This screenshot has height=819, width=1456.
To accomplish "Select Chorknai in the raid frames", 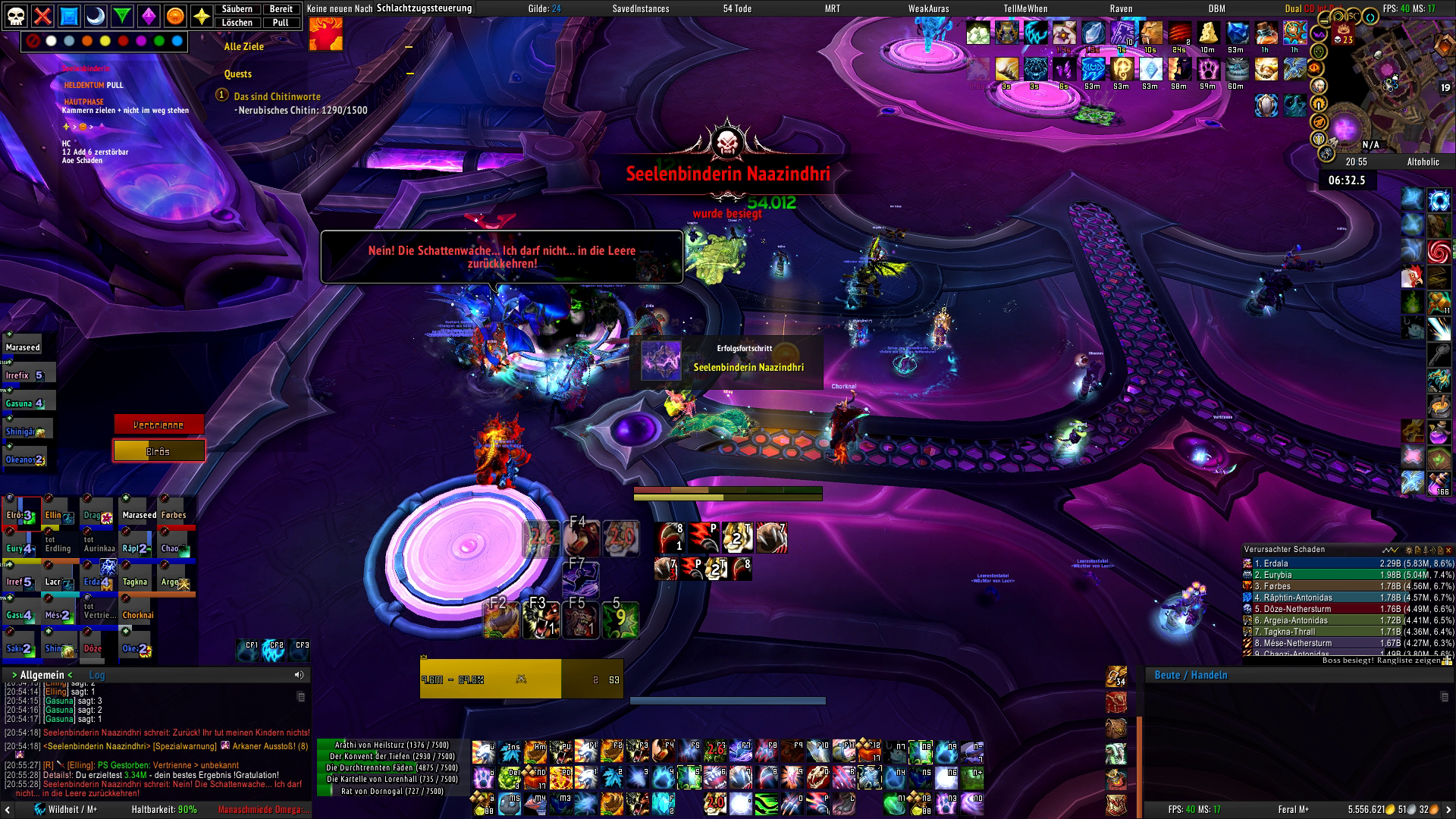I will pos(138,613).
